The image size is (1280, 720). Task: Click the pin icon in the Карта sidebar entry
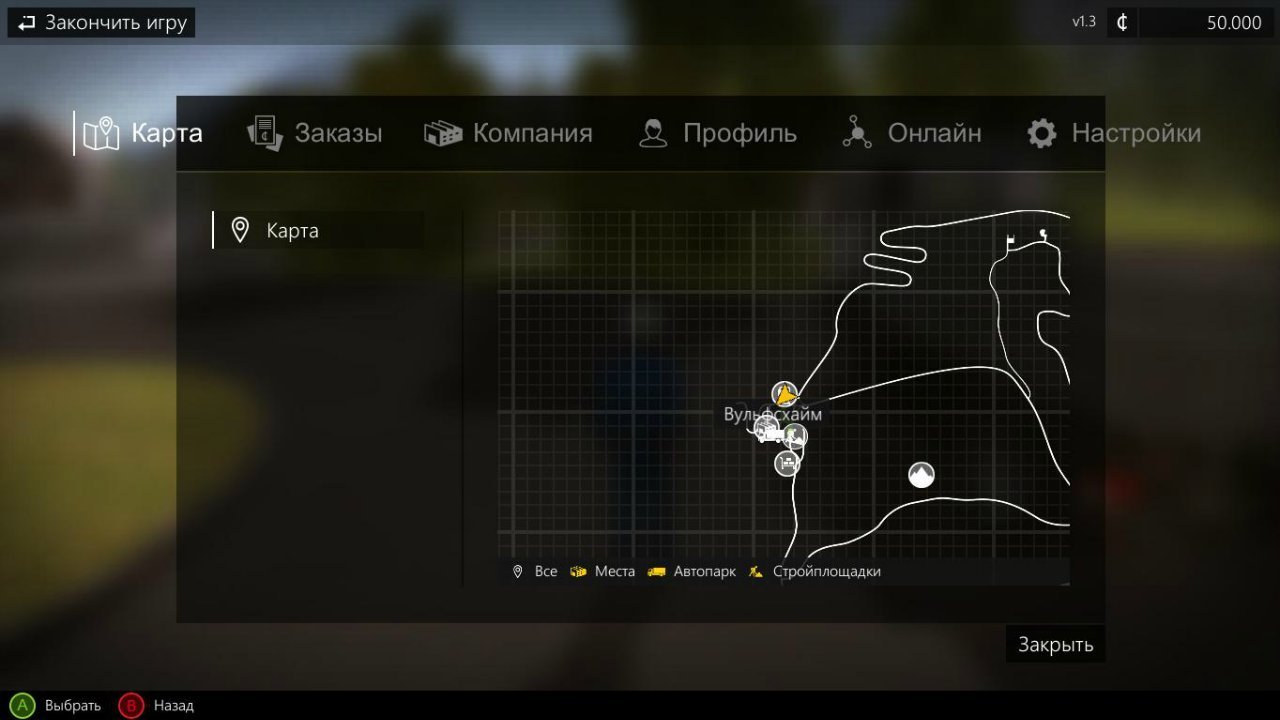click(240, 230)
